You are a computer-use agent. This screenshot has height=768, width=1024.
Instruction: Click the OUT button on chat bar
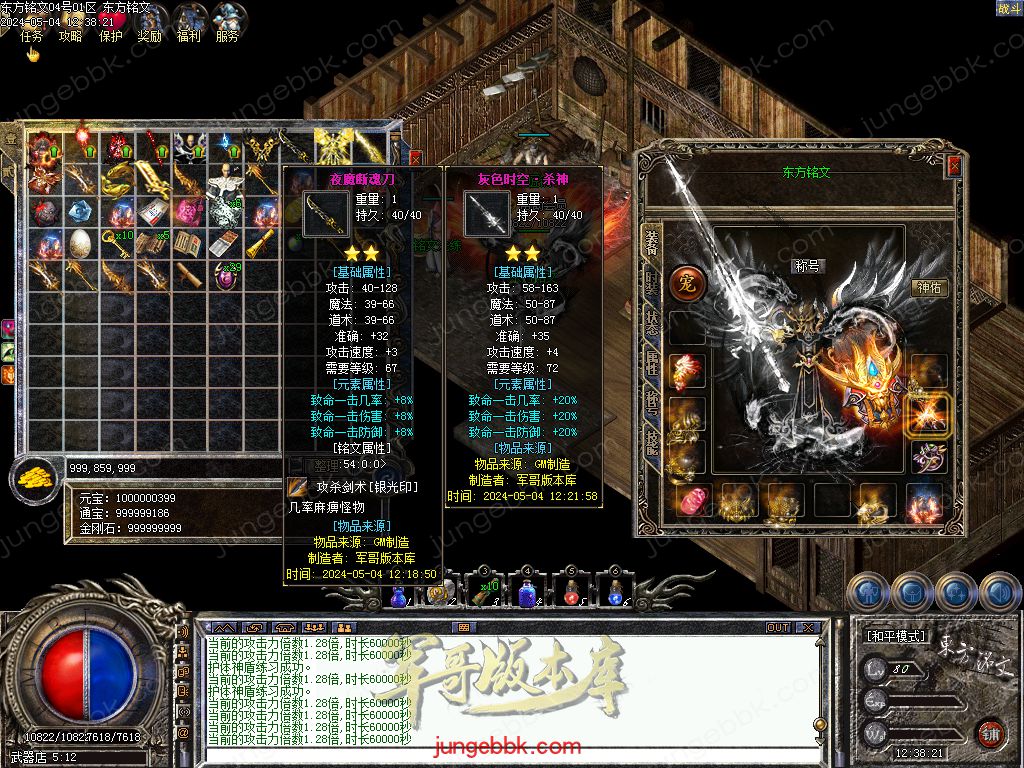778,627
